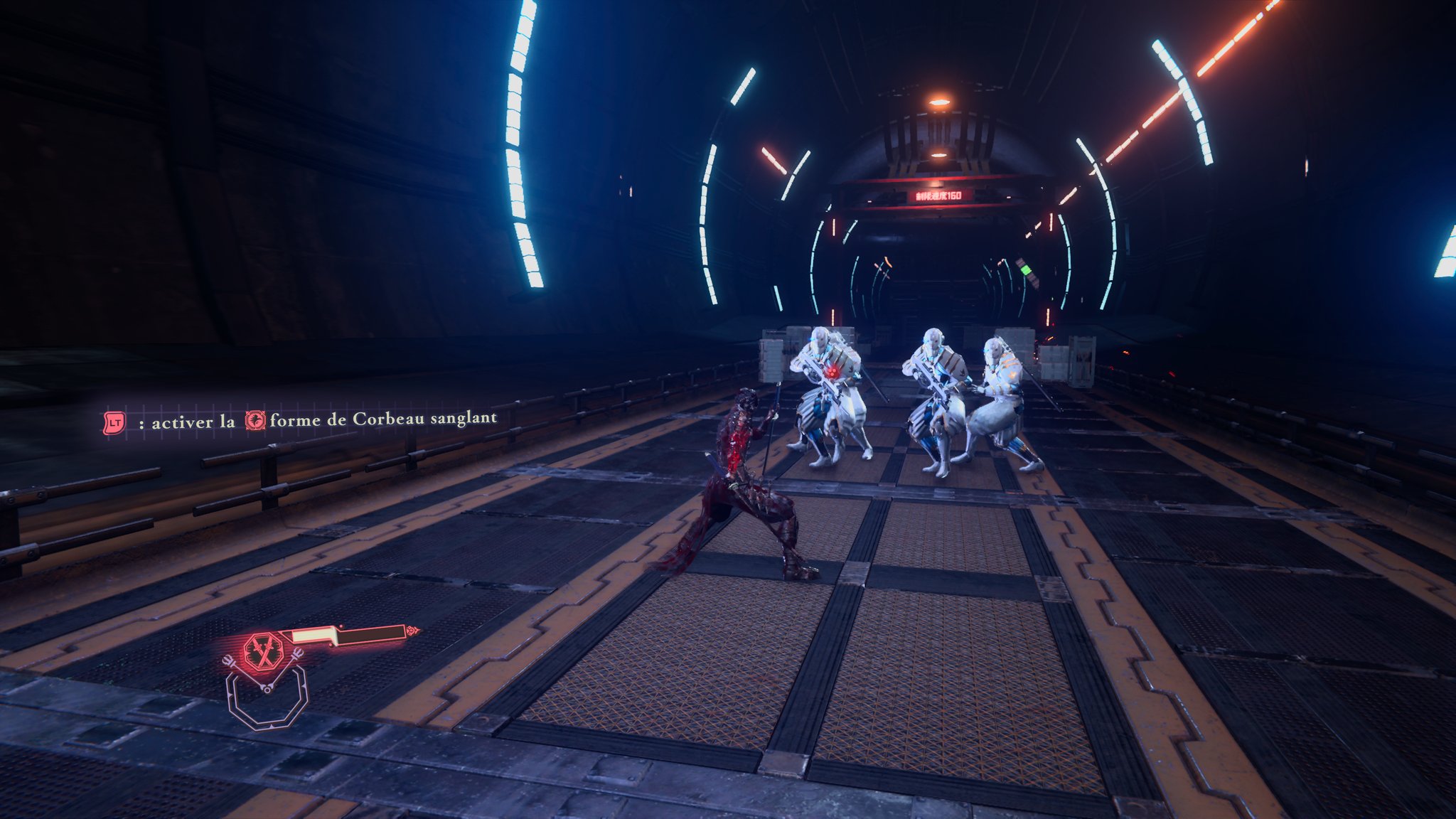Click the red crossed swords octagon icon
1456x819 pixels.
(261, 651)
